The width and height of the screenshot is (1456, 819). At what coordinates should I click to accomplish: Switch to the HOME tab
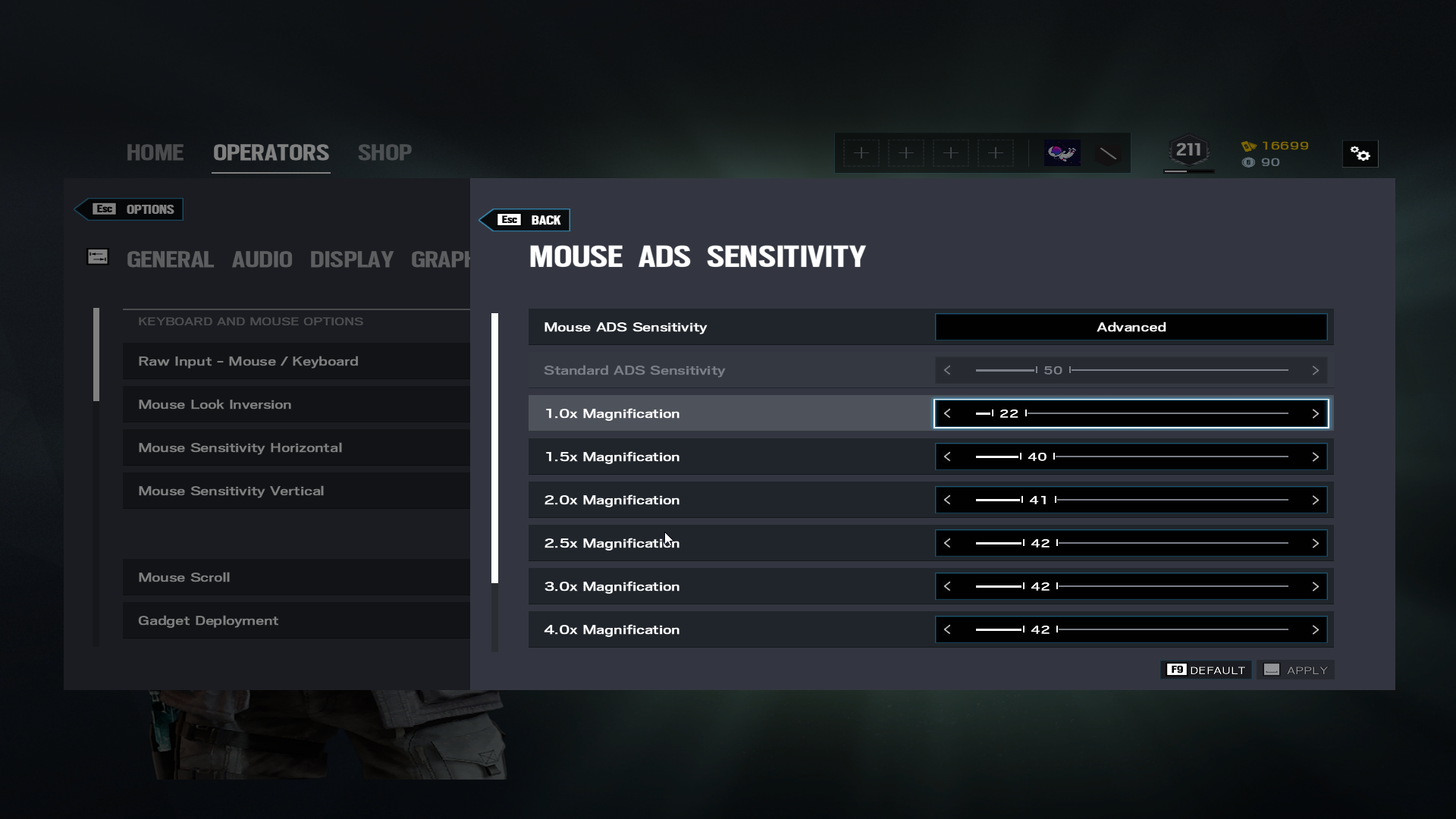[155, 152]
